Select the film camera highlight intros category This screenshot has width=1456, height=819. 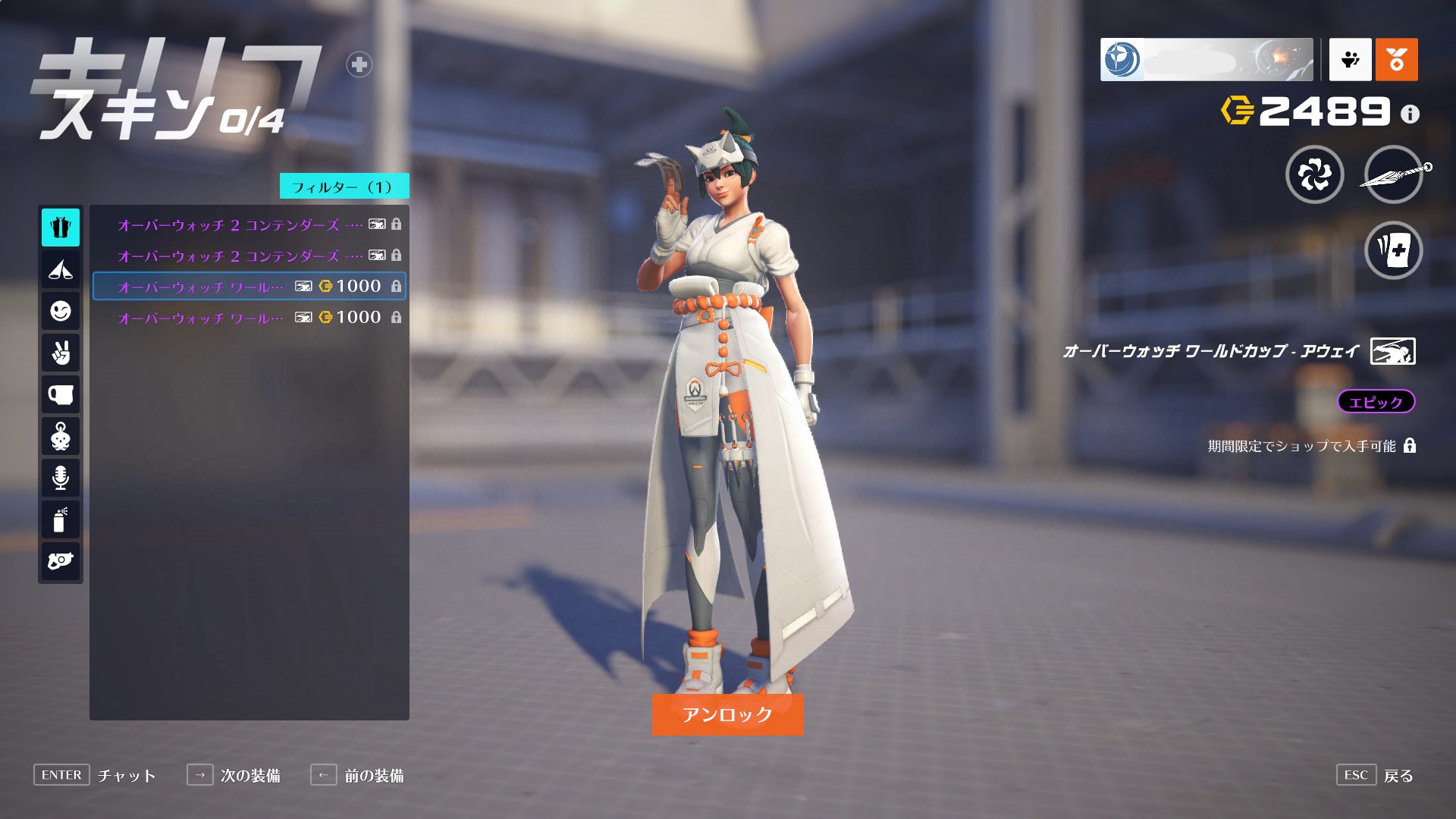tap(61, 561)
